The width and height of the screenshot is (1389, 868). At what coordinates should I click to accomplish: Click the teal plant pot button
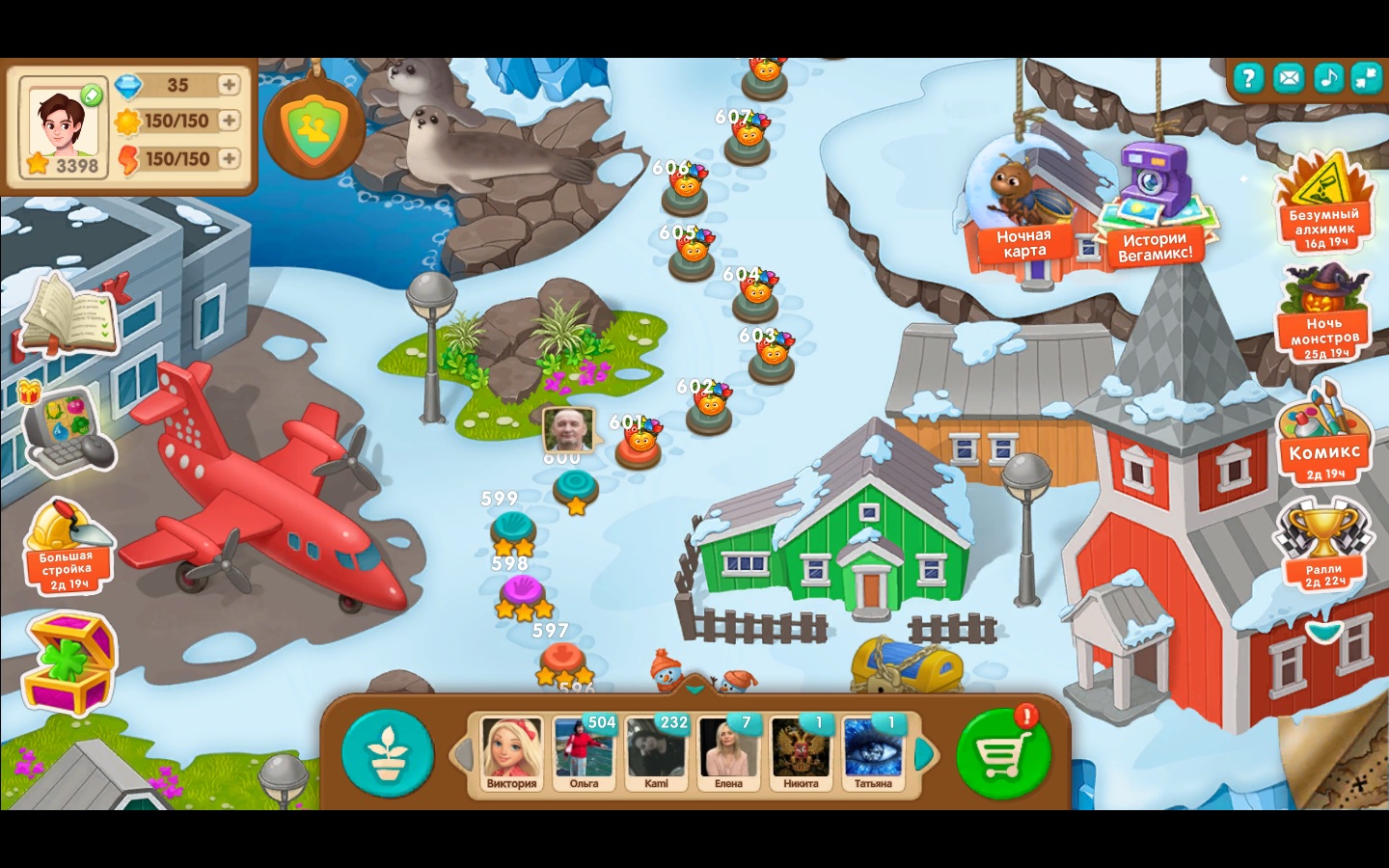[x=387, y=753]
